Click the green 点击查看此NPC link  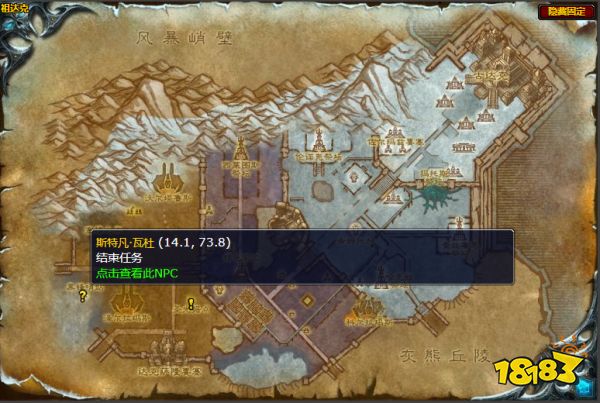[136, 271]
